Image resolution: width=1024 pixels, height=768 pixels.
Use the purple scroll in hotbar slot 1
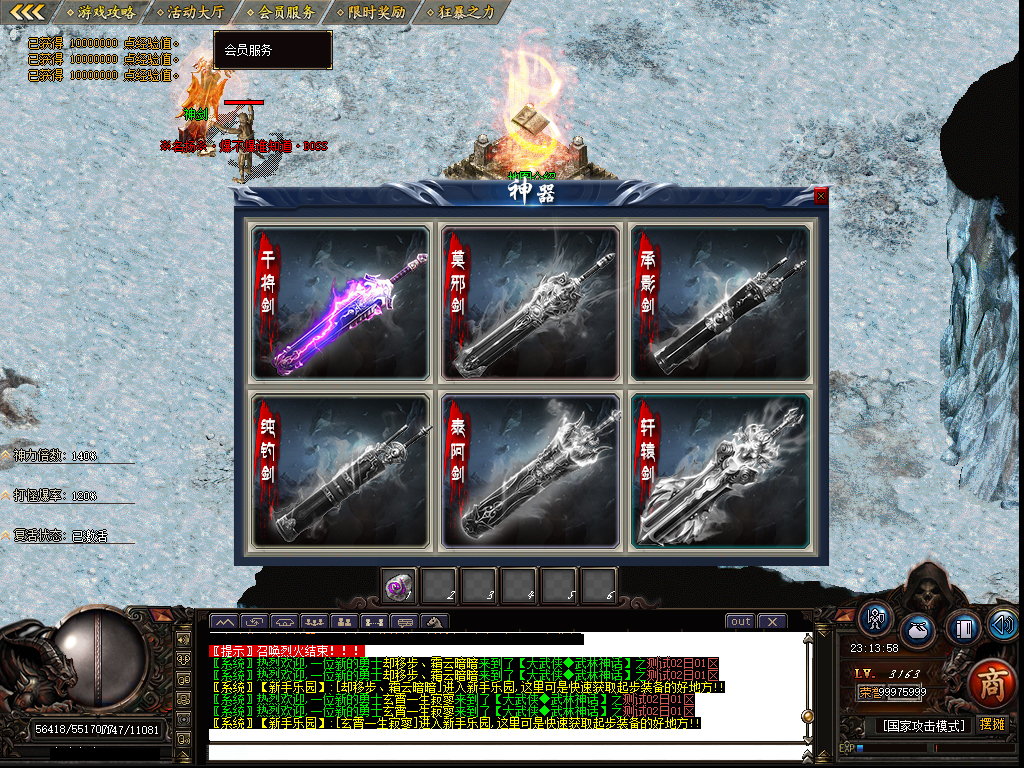399,586
